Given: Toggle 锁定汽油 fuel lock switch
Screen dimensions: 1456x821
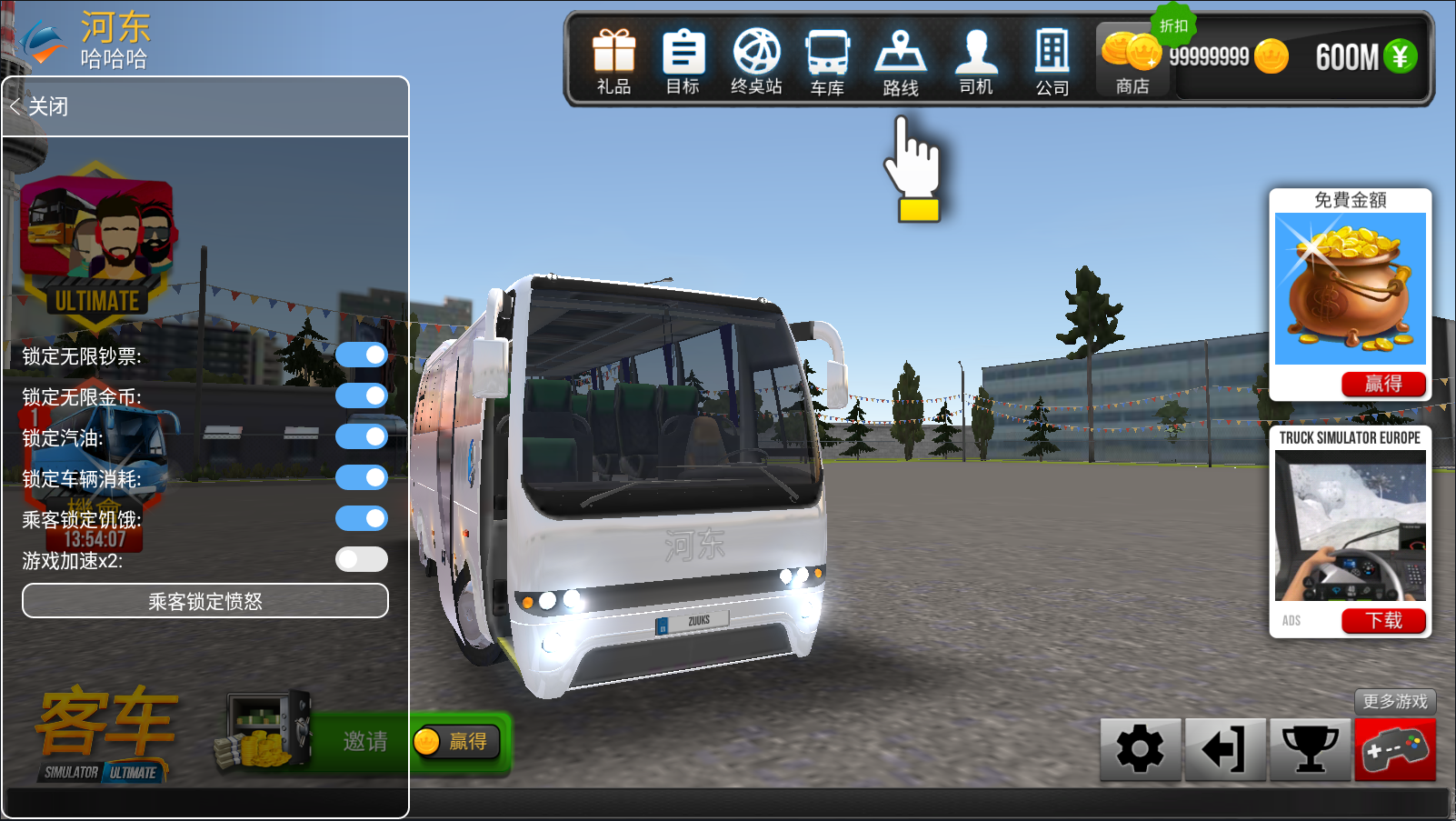Looking at the screenshot, I should (362, 436).
